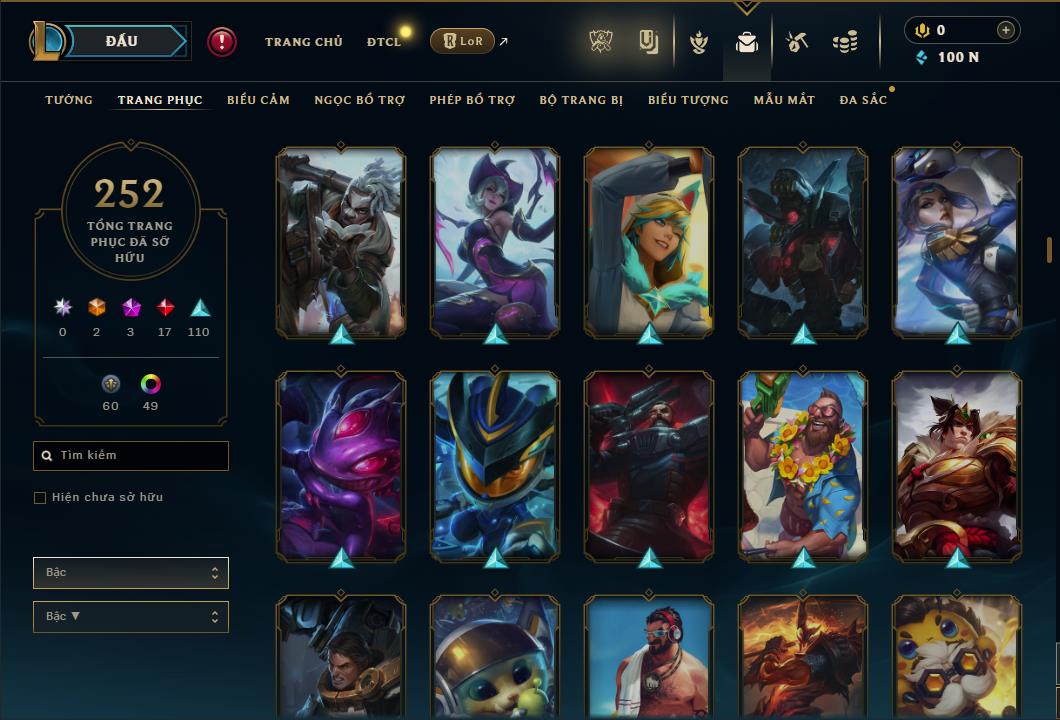Switch to the TƯỚNG tab
This screenshot has width=1060, height=720.
click(x=69, y=100)
